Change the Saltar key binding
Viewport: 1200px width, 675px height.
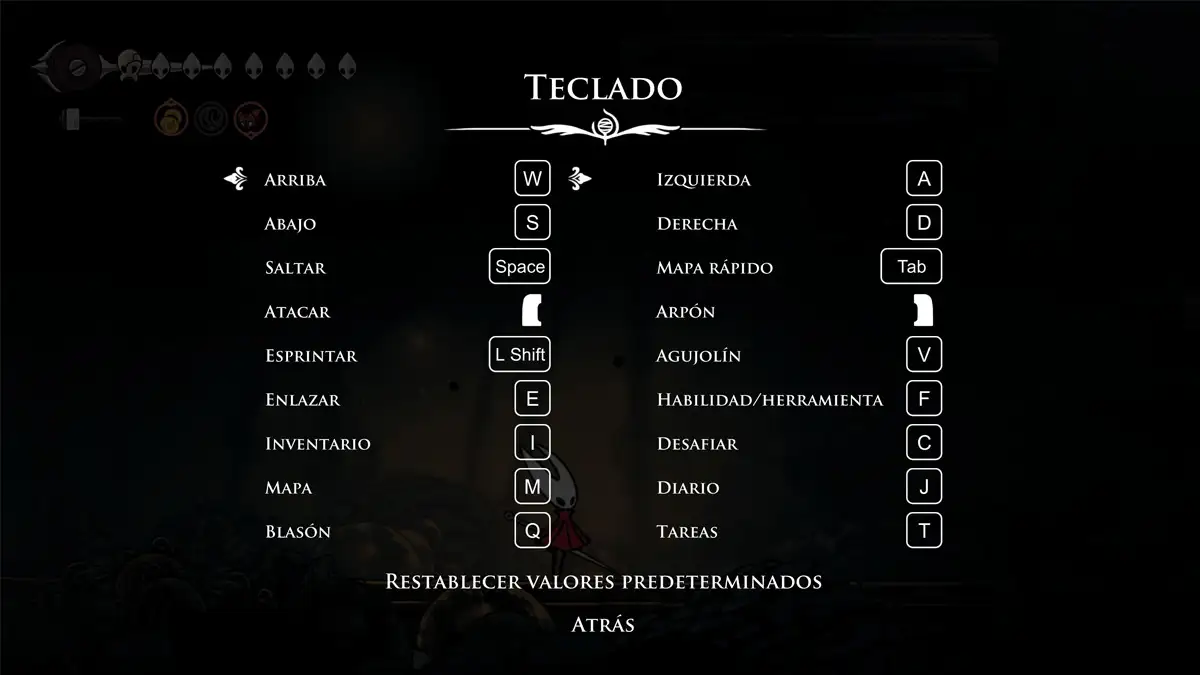pos(520,267)
